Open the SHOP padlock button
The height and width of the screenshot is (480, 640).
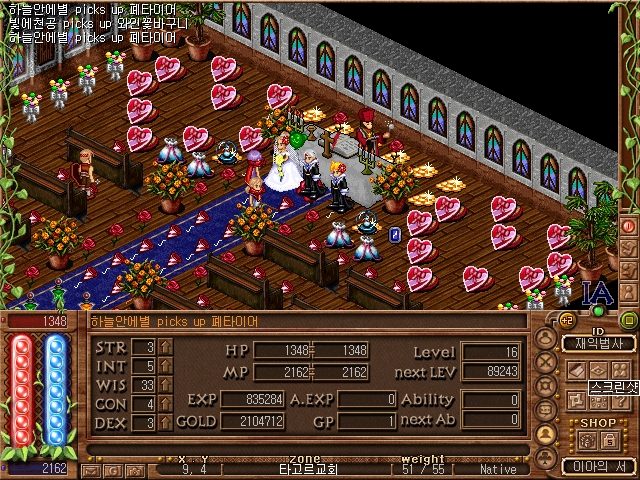(609, 440)
